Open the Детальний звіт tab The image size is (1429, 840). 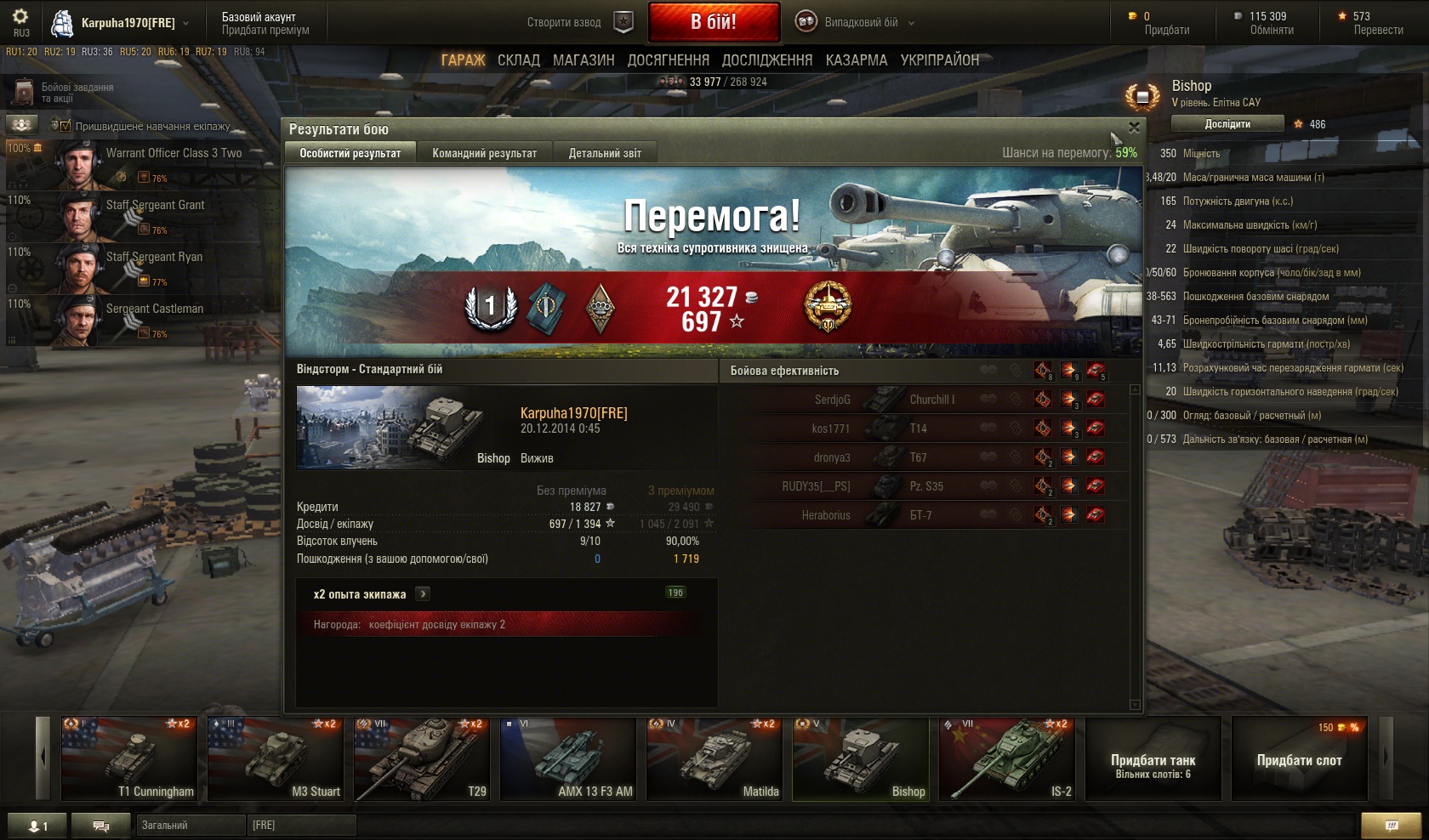pos(605,153)
